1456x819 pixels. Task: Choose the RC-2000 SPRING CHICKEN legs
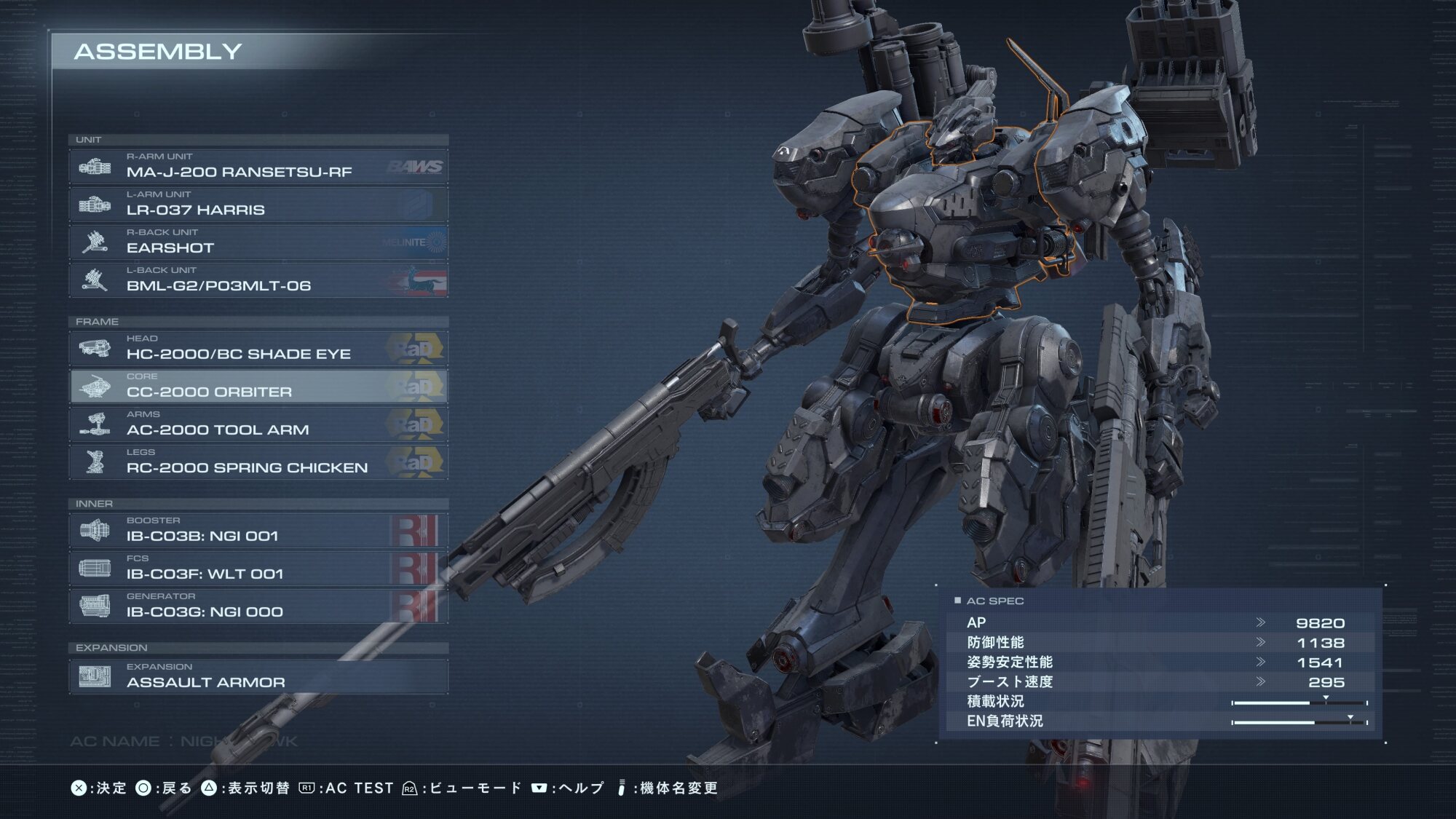[258, 462]
